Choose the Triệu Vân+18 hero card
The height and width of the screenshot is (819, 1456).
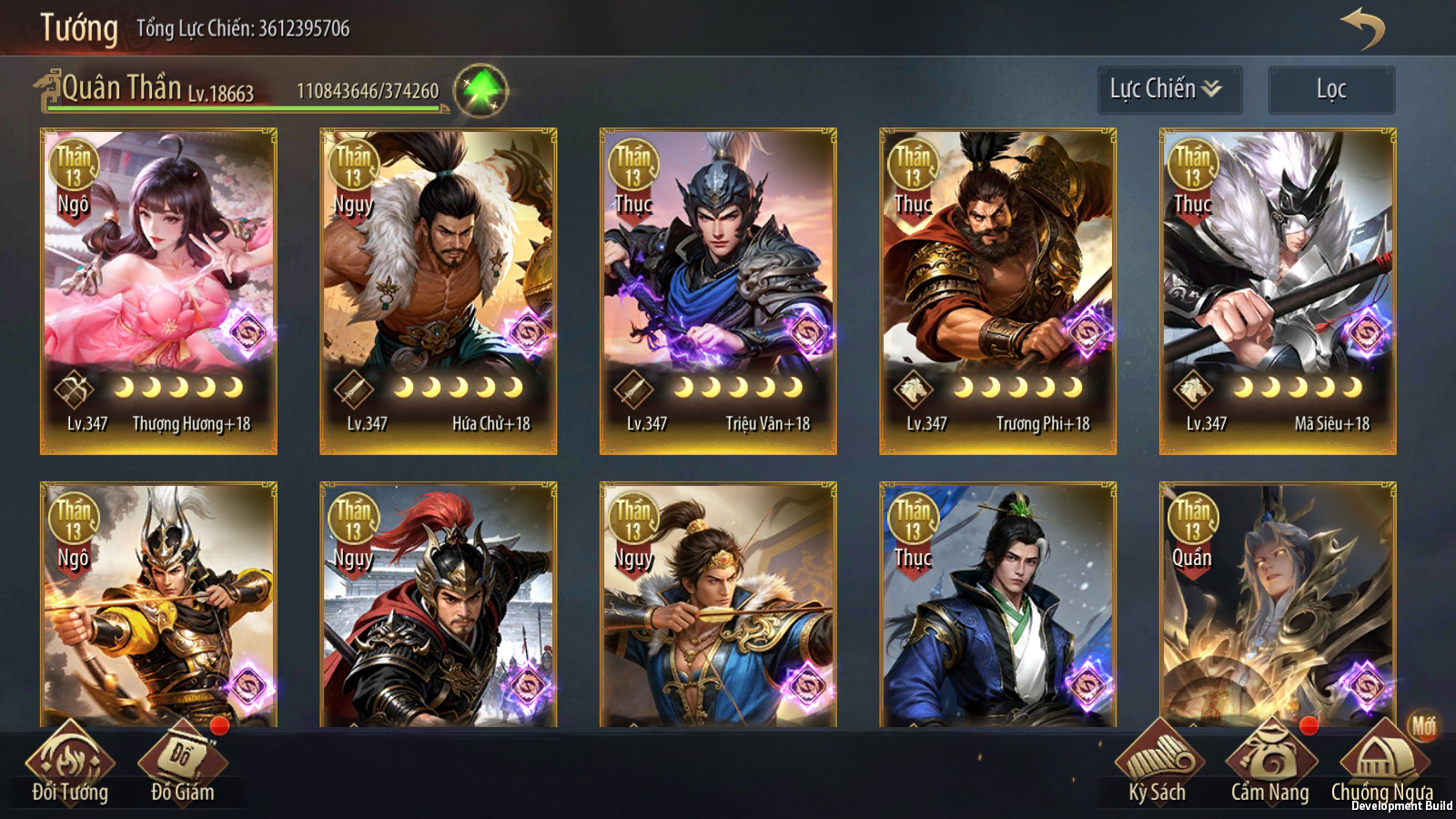[x=718, y=290]
